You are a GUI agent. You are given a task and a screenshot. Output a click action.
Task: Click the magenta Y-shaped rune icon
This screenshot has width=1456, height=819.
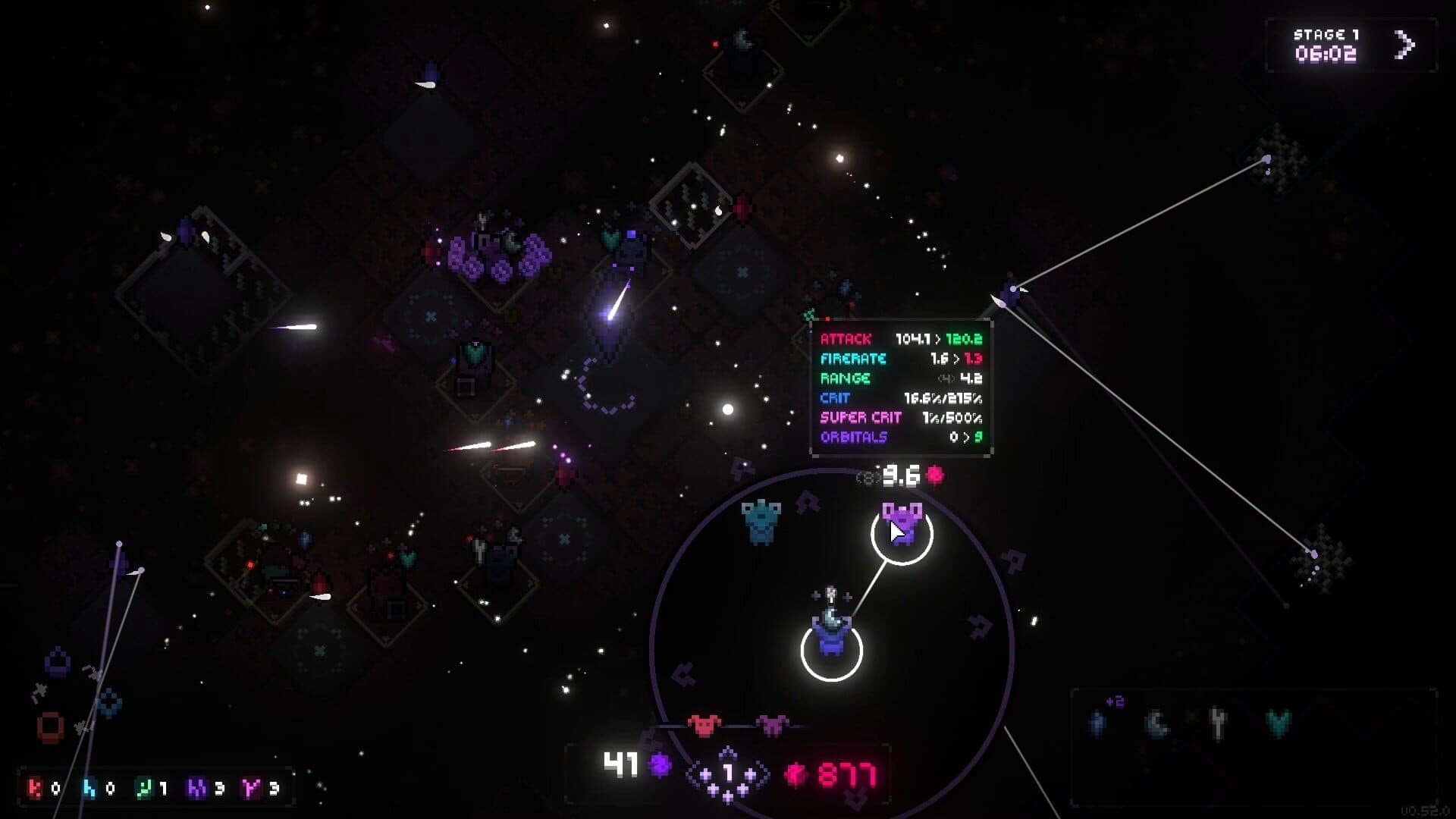pyautogui.click(x=251, y=789)
